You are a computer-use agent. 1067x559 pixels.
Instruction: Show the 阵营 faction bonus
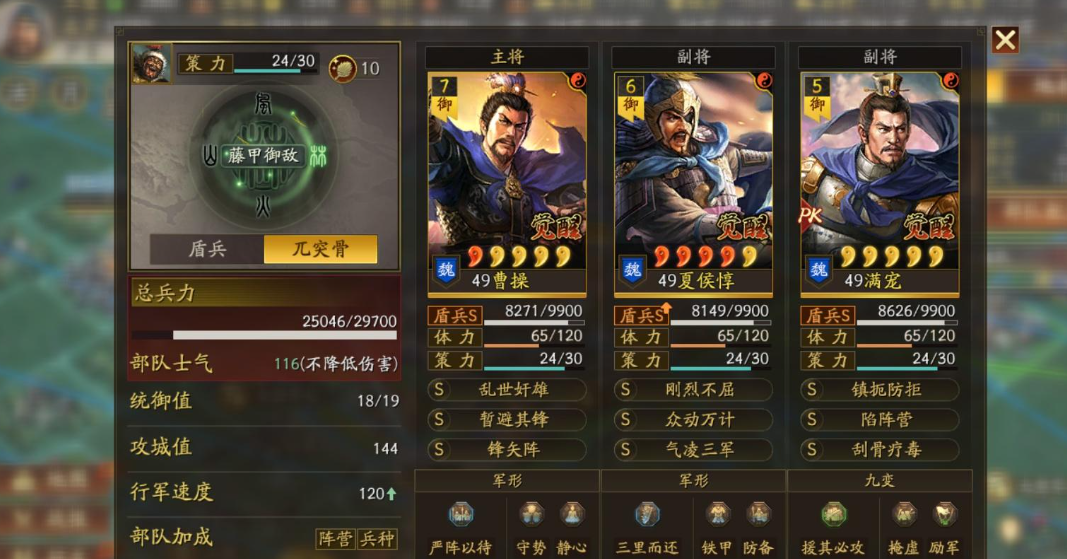click(335, 539)
